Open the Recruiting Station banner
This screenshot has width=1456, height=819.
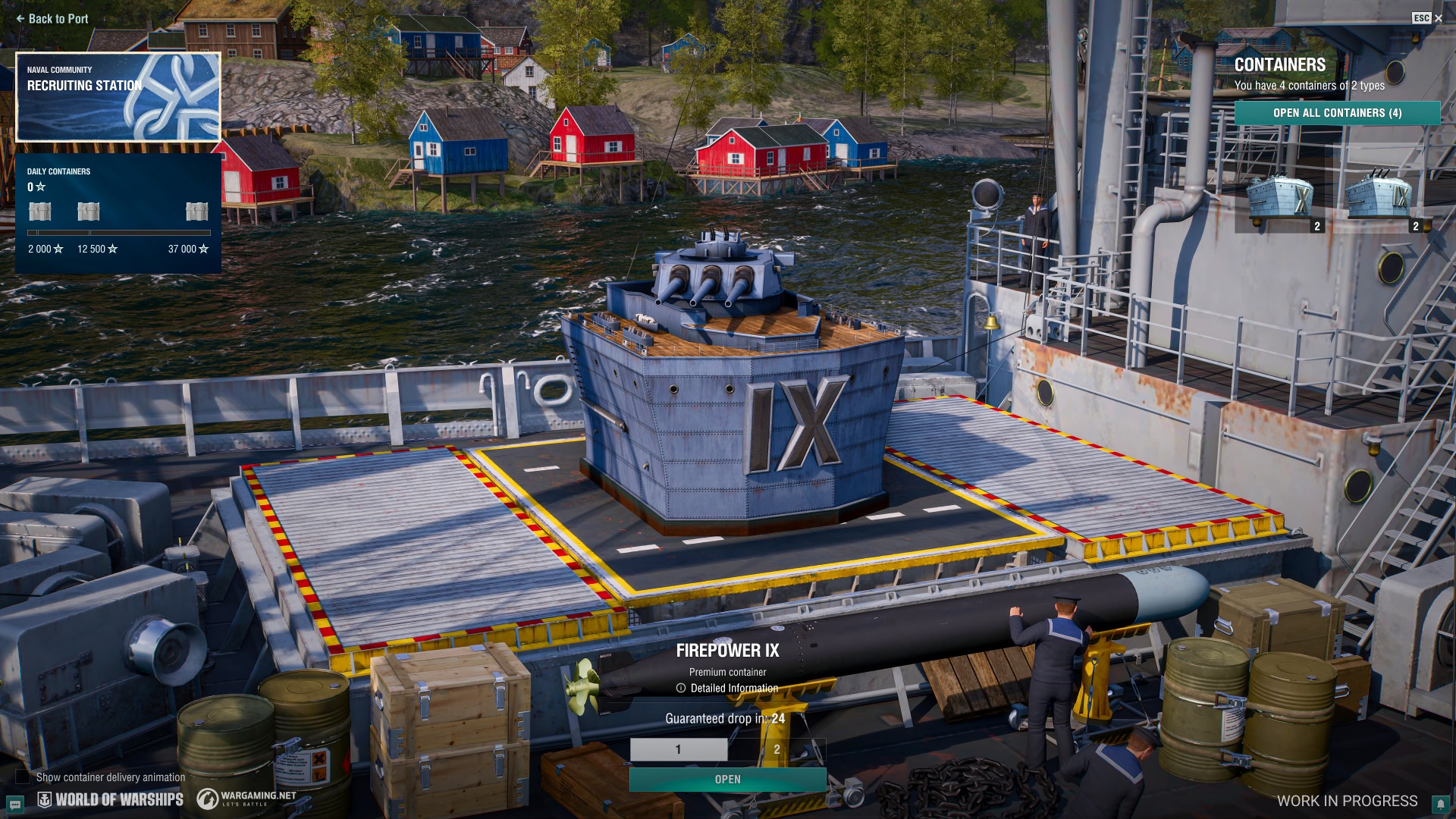pyautogui.click(x=118, y=97)
